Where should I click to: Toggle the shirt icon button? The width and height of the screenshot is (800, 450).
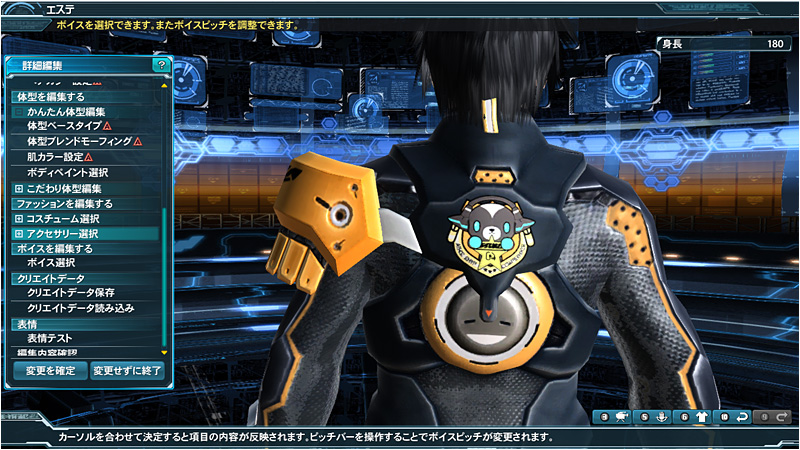pos(700,417)
